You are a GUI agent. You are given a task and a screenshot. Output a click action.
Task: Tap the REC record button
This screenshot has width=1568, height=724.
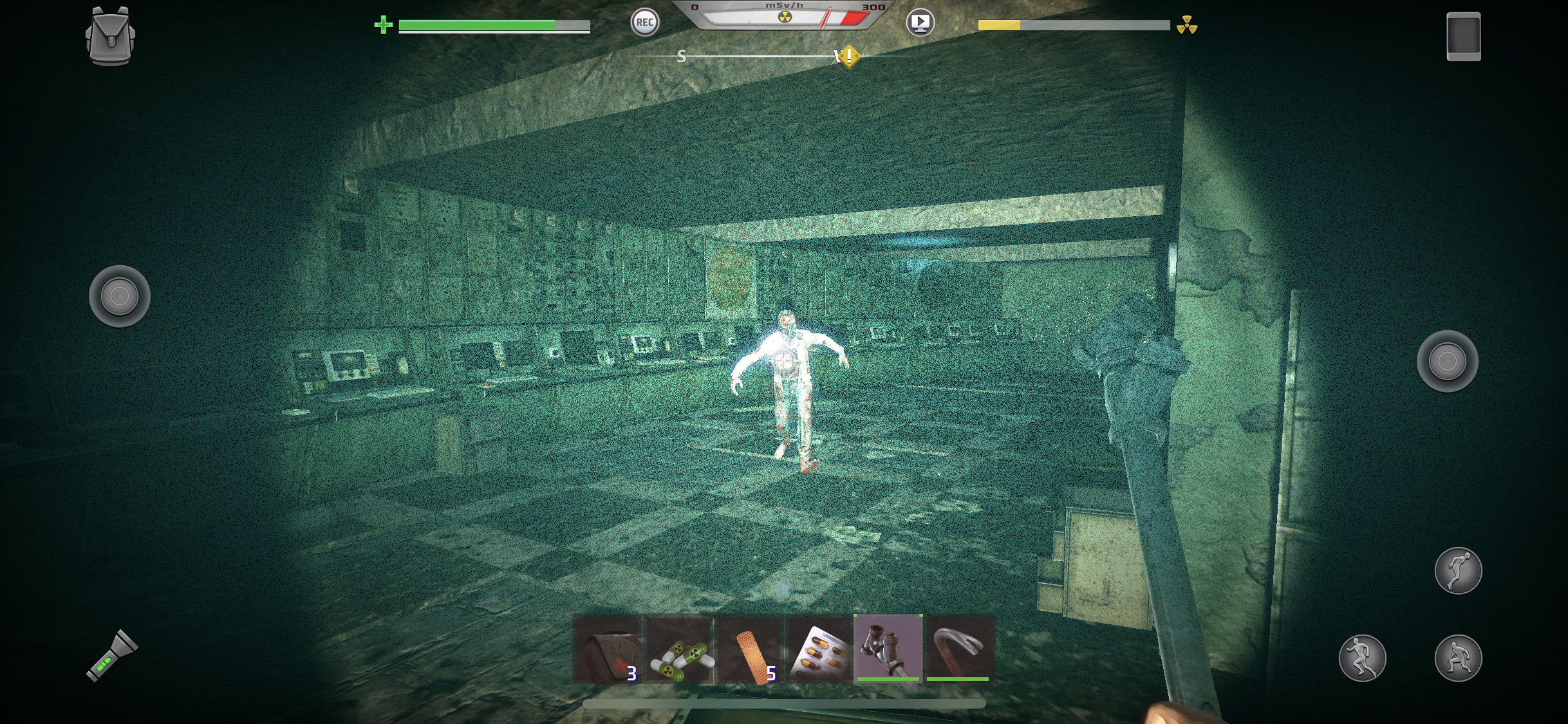644,23
